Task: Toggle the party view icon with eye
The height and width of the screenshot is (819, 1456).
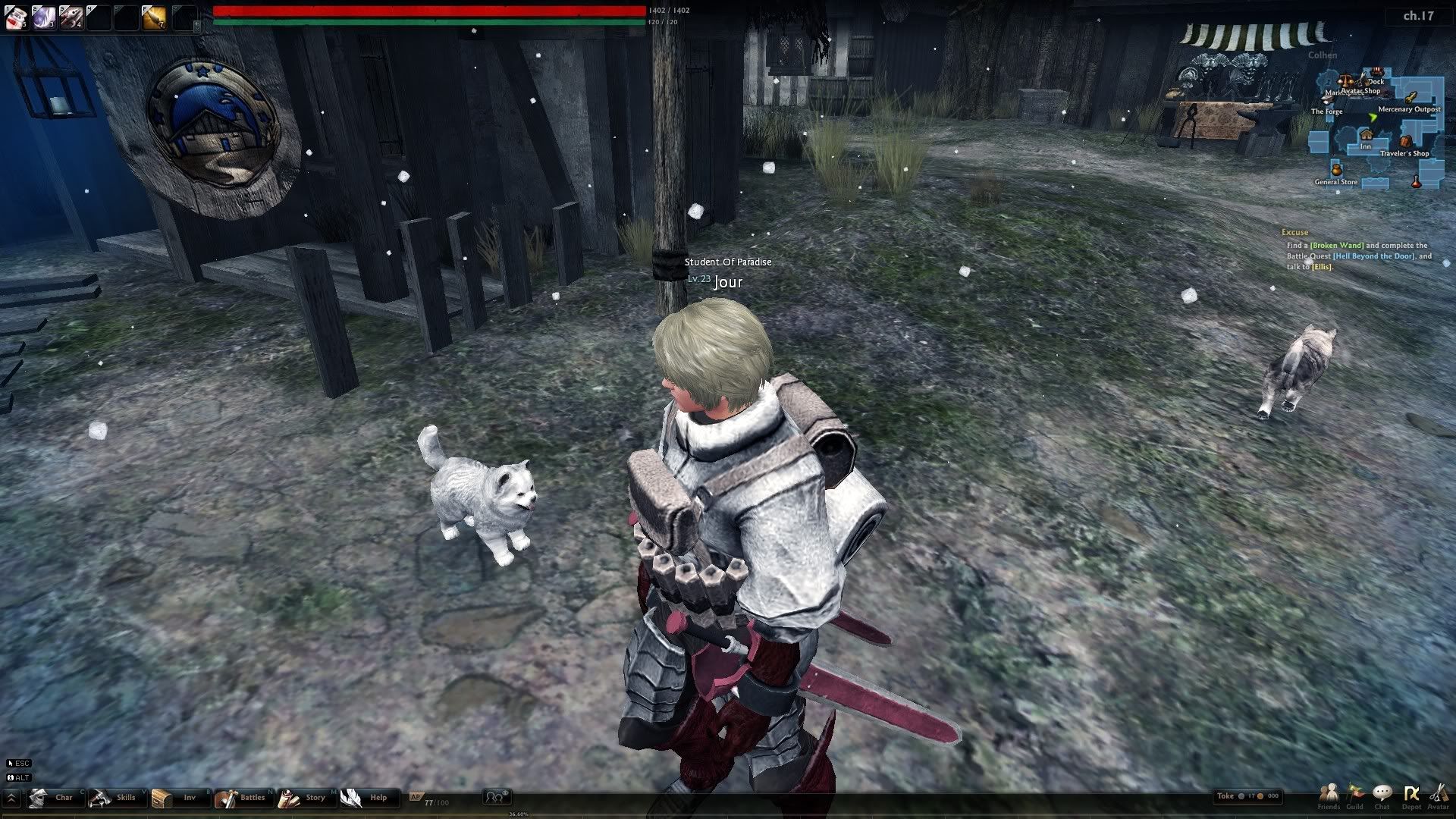Action: 497,797
